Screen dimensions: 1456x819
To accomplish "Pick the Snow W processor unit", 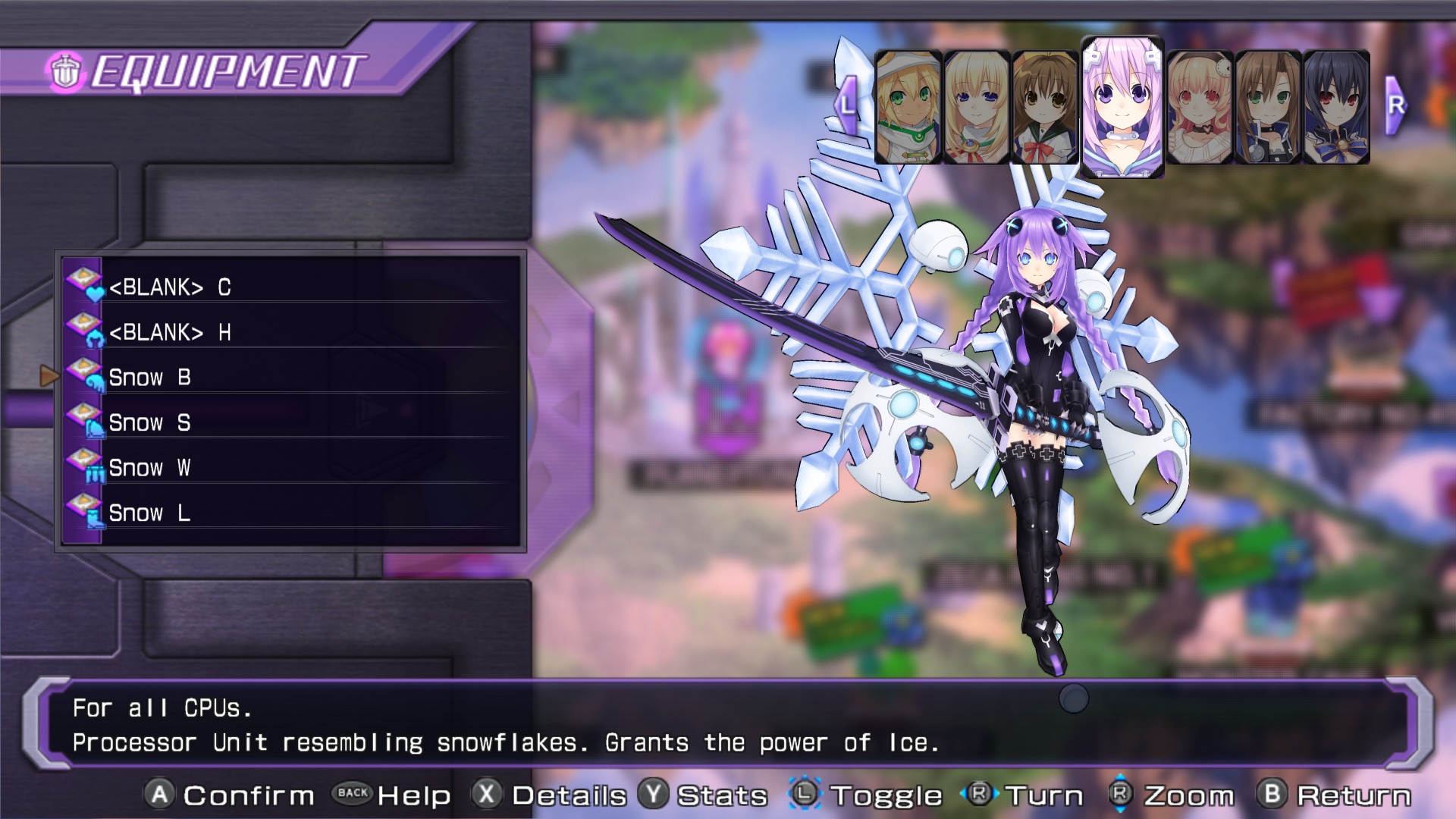I will (291, 468).
